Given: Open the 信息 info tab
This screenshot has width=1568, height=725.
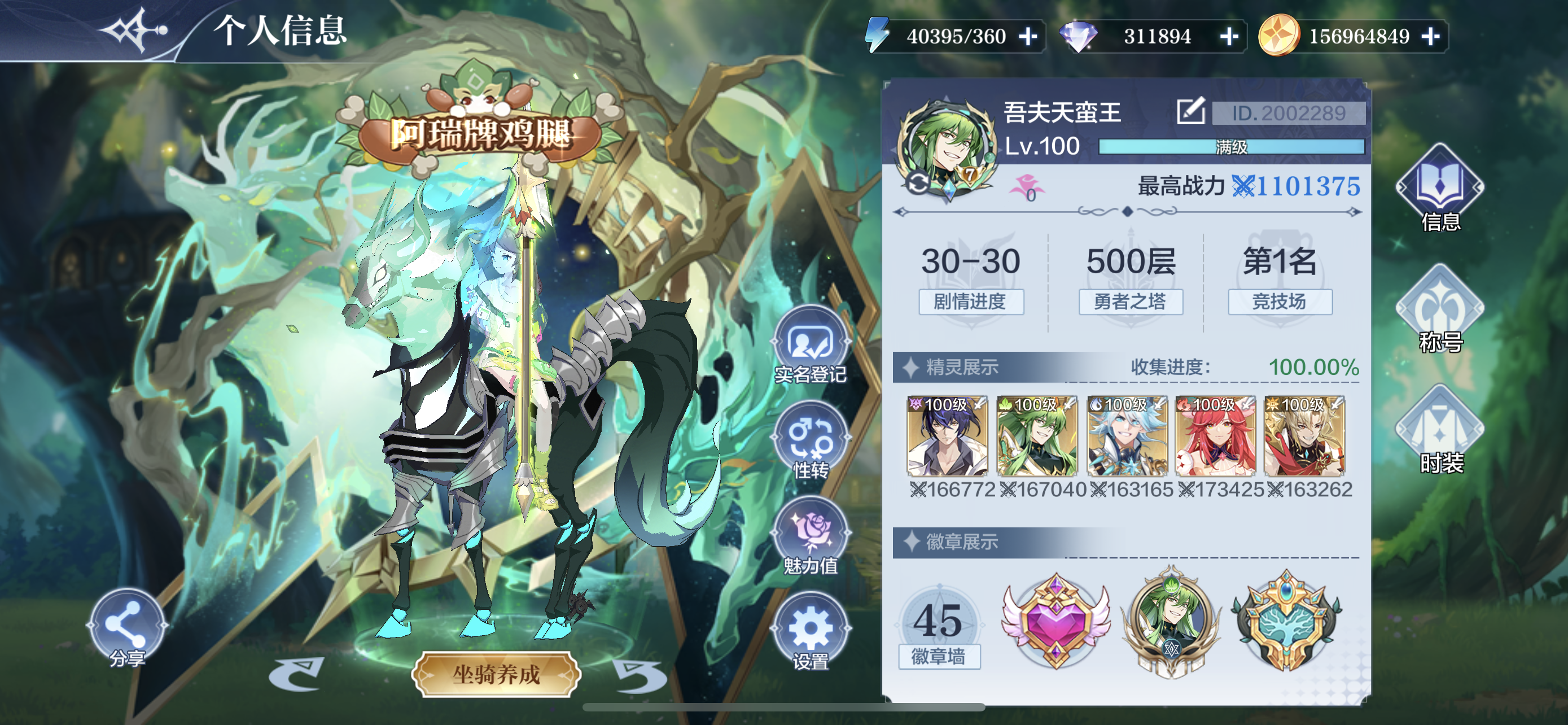Looking at the screenshot, I should point(1440,189).
